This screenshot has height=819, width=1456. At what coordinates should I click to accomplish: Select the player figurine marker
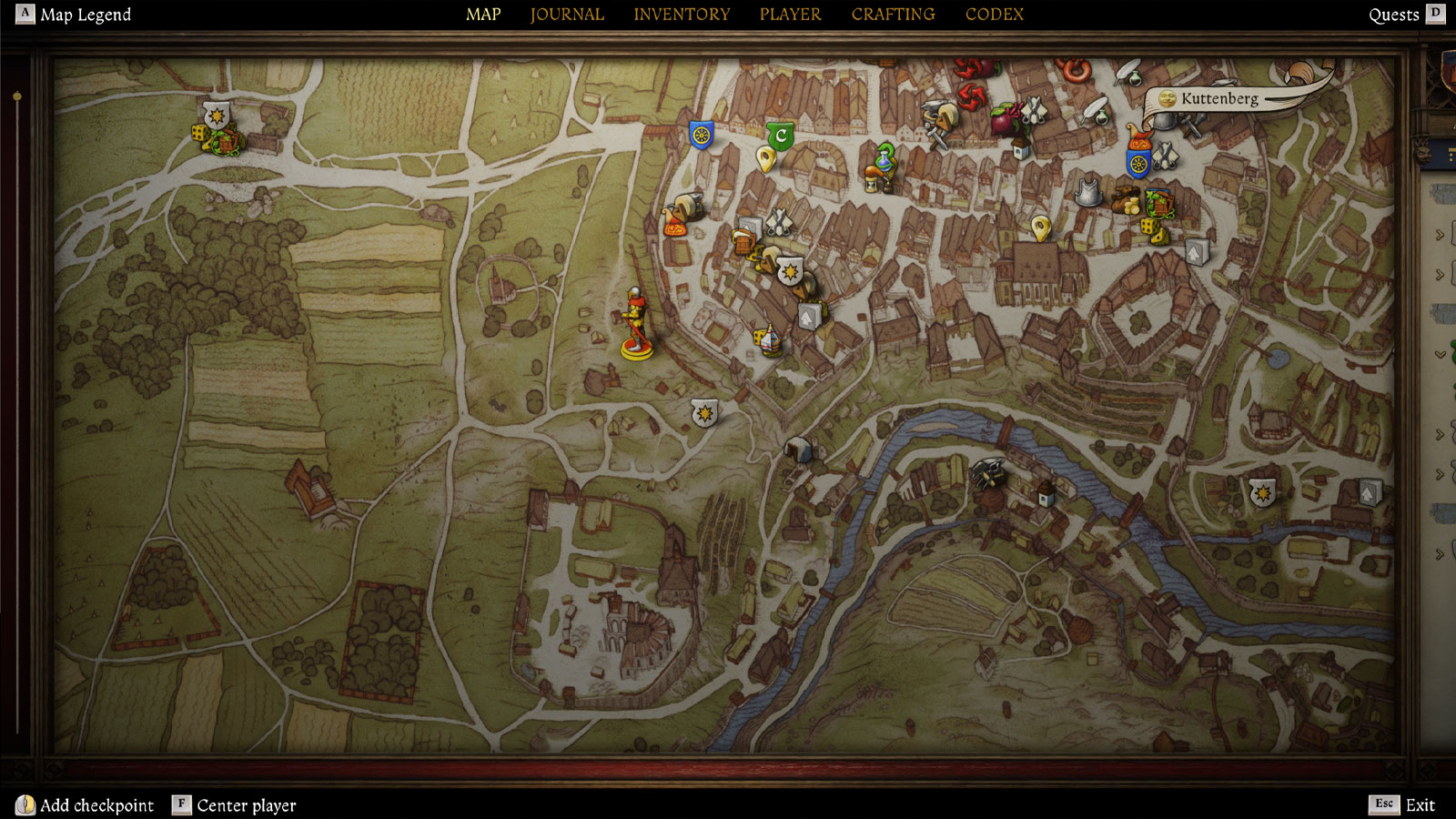tap(635, 324)
